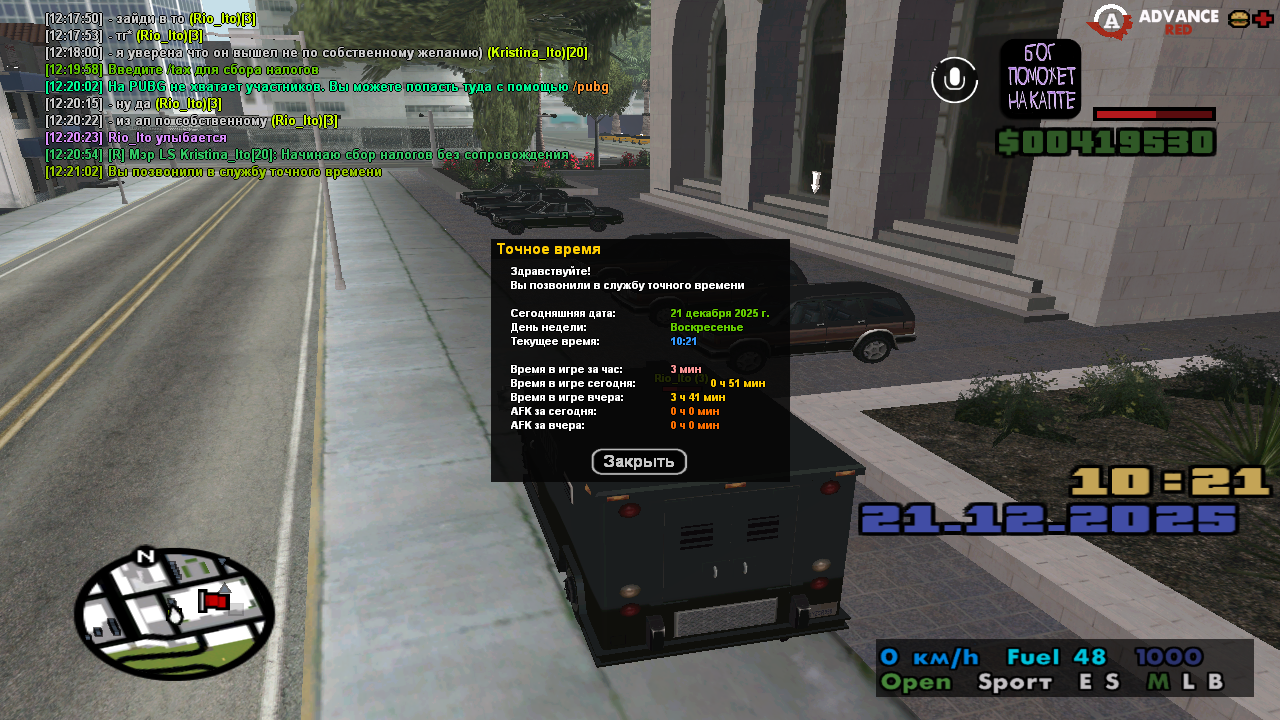Toggle the microphone voice chat icon

coord(954,80)
